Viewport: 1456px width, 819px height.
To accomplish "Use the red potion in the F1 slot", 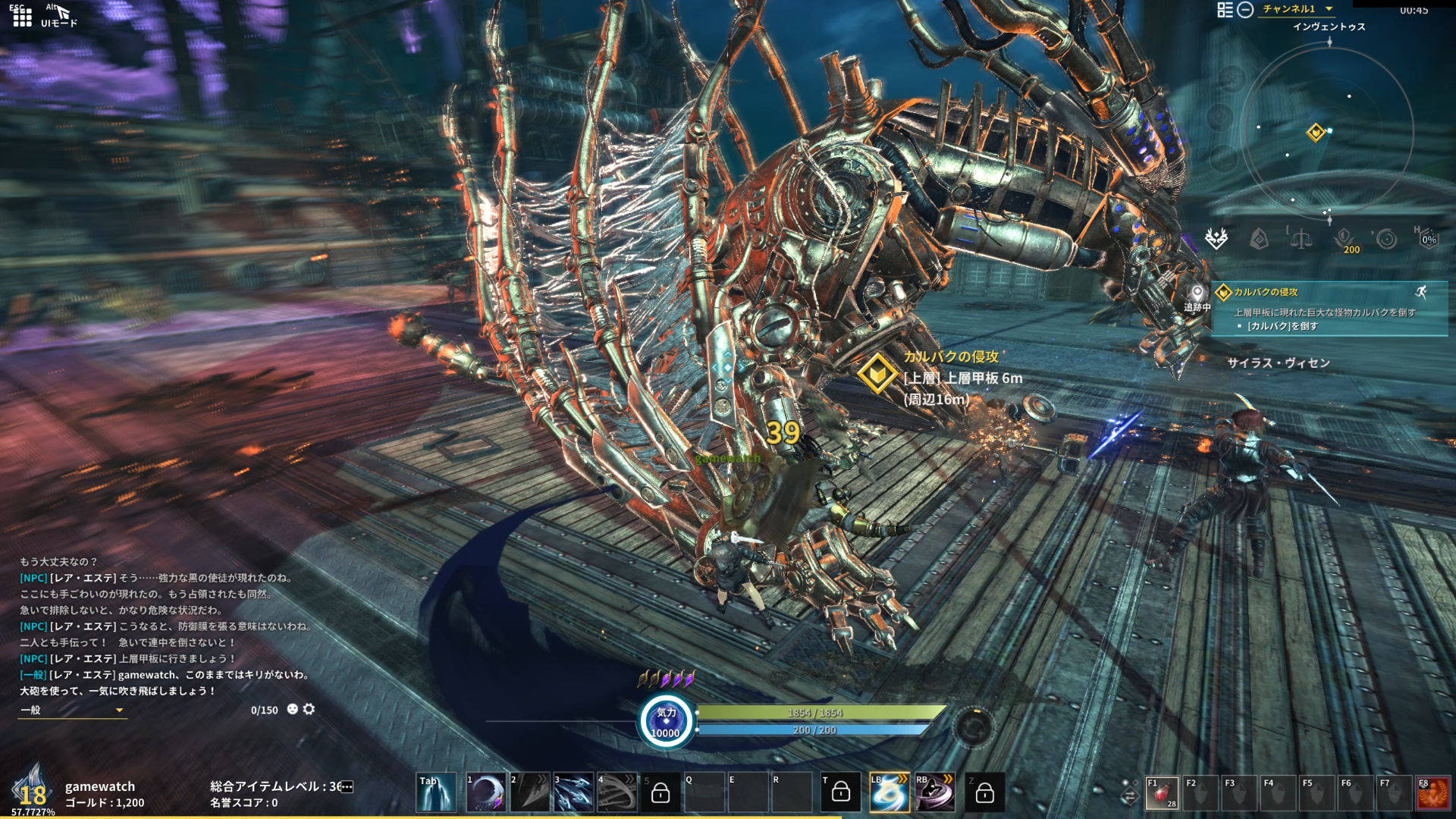I will pyautogui.click(x=1162, y=794).
